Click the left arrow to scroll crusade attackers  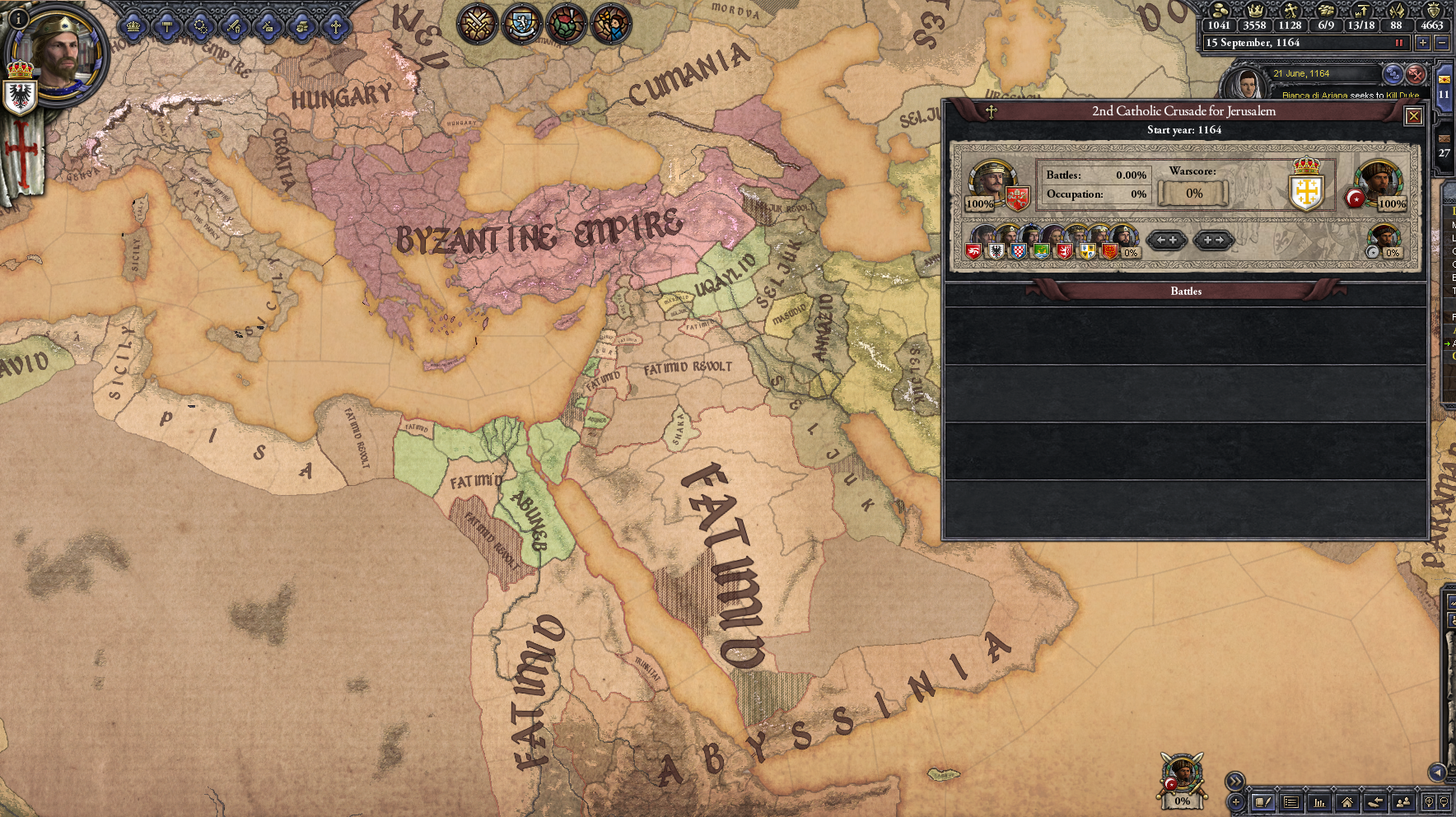(x=1167, y=240)
